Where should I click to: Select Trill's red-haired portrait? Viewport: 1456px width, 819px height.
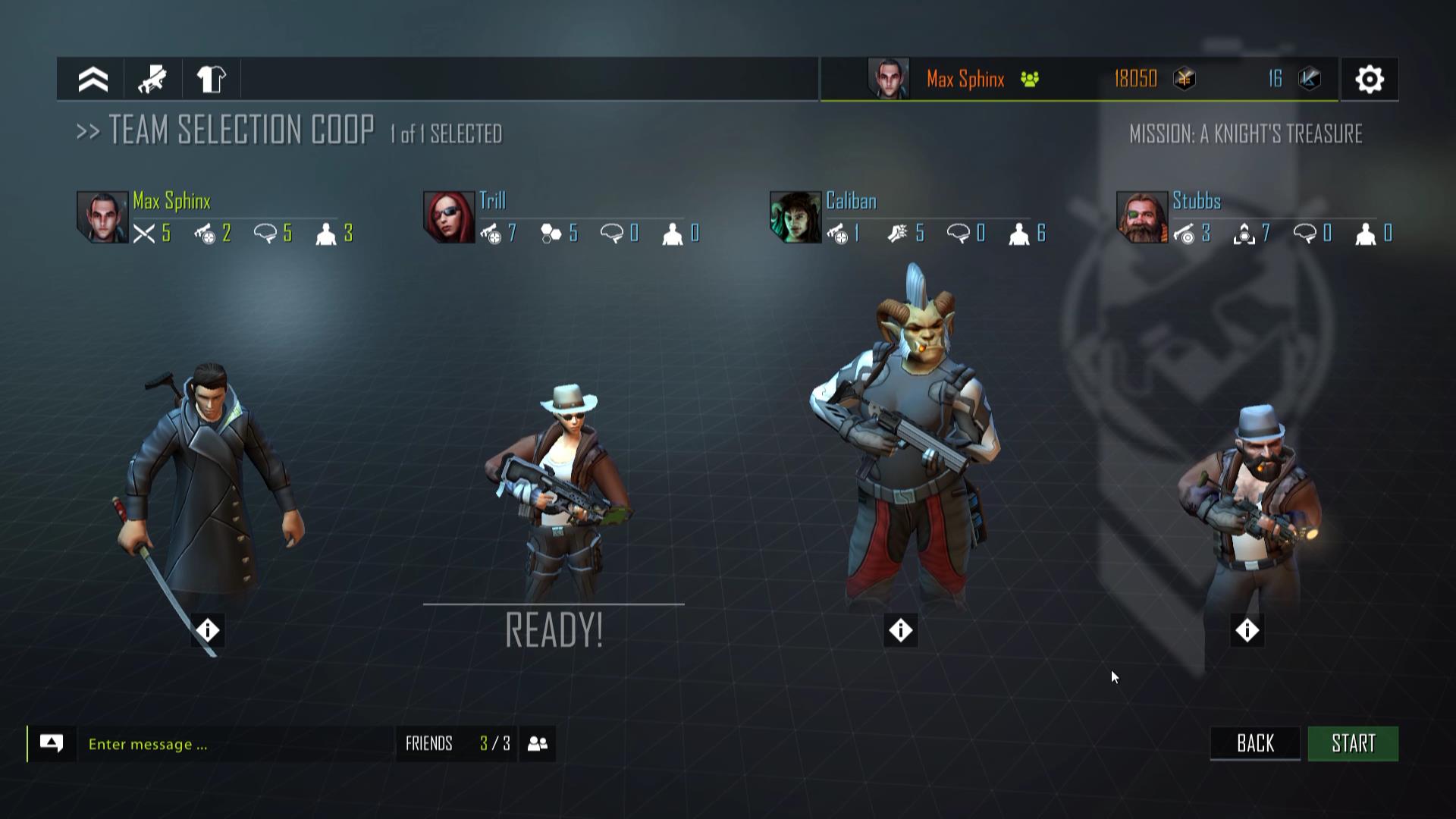tap(449, 217)
